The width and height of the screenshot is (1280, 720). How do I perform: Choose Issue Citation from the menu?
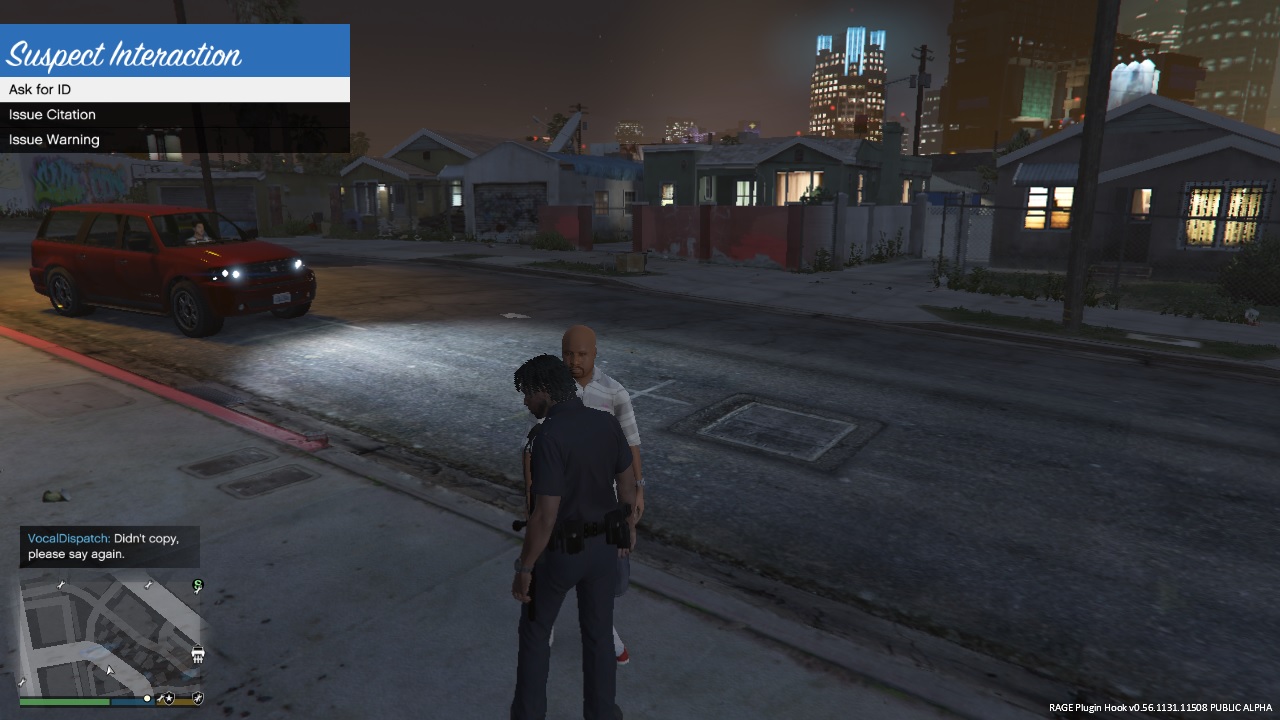175,115
